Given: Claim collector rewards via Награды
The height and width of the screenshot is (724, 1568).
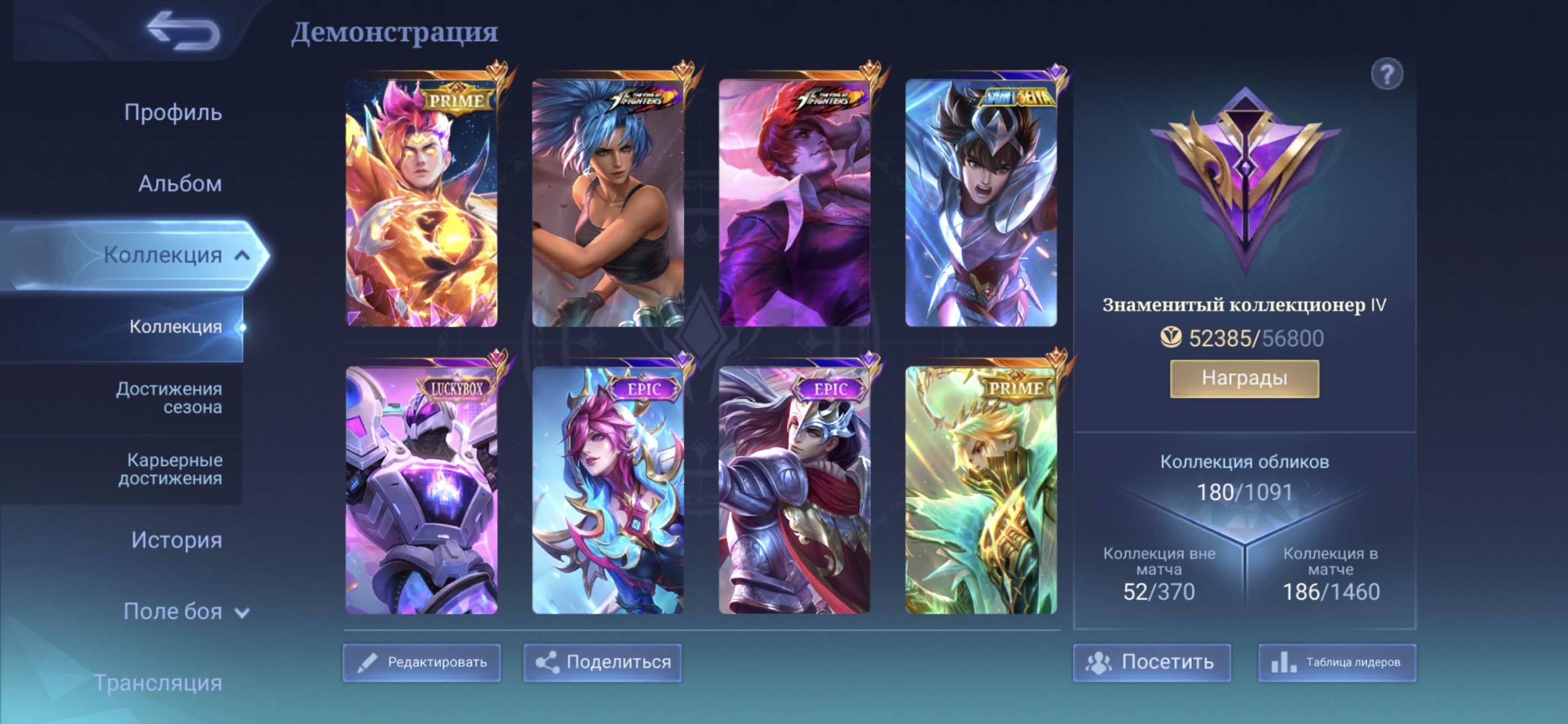Looking at the screenshot, I should (x=1244, y=378).
